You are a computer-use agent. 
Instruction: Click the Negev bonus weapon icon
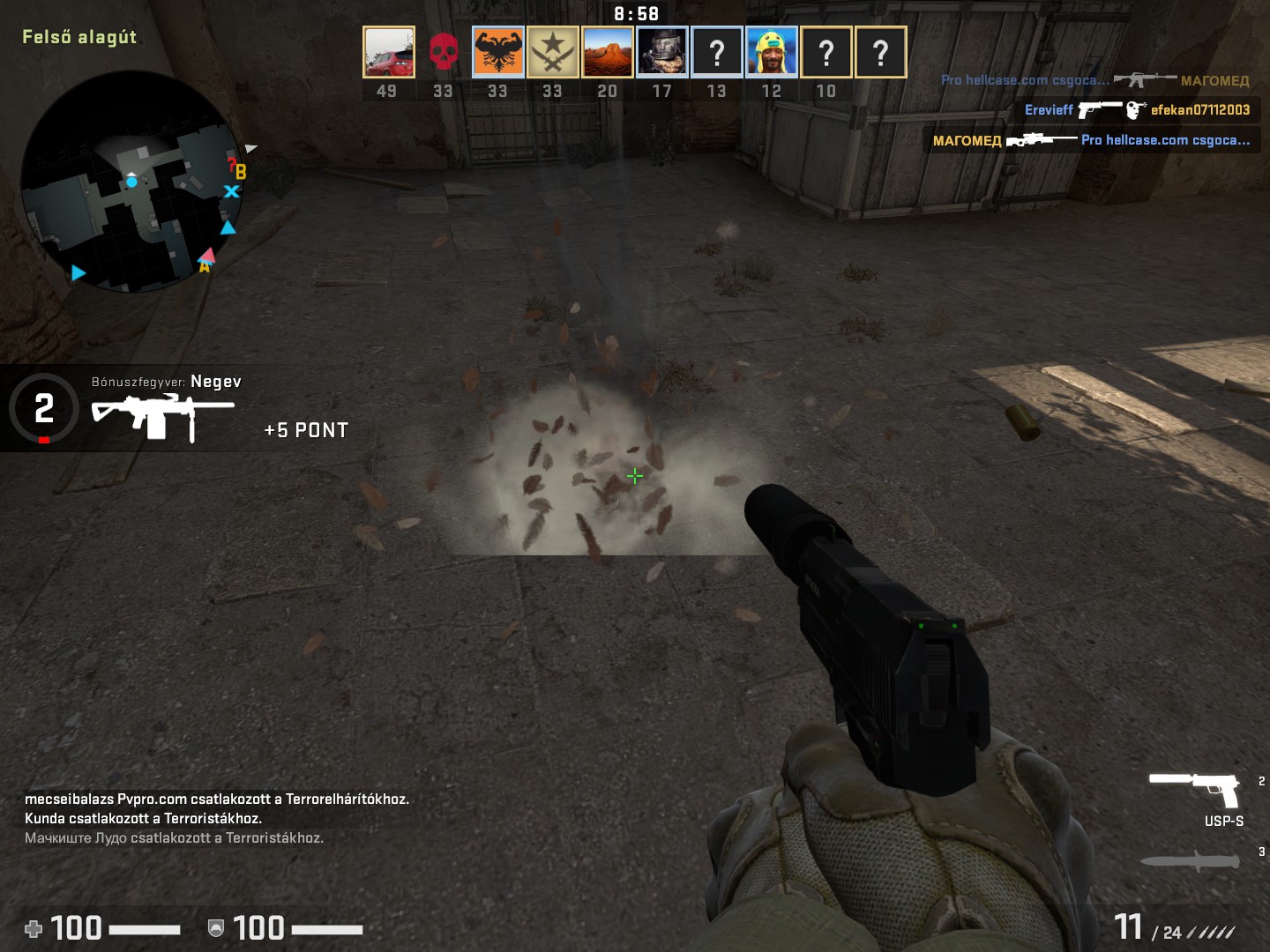[162, 415]
